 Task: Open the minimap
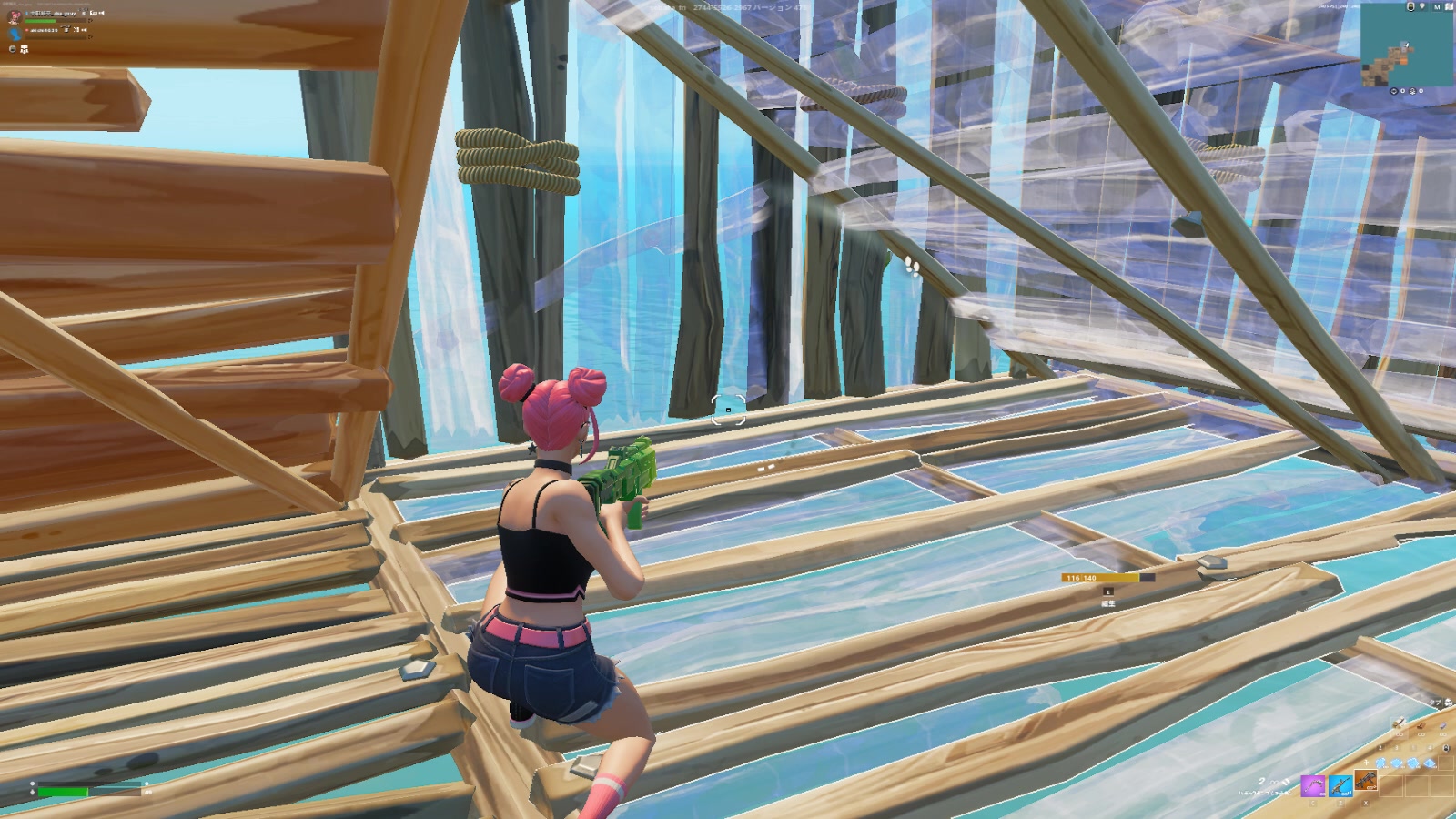1406,45
